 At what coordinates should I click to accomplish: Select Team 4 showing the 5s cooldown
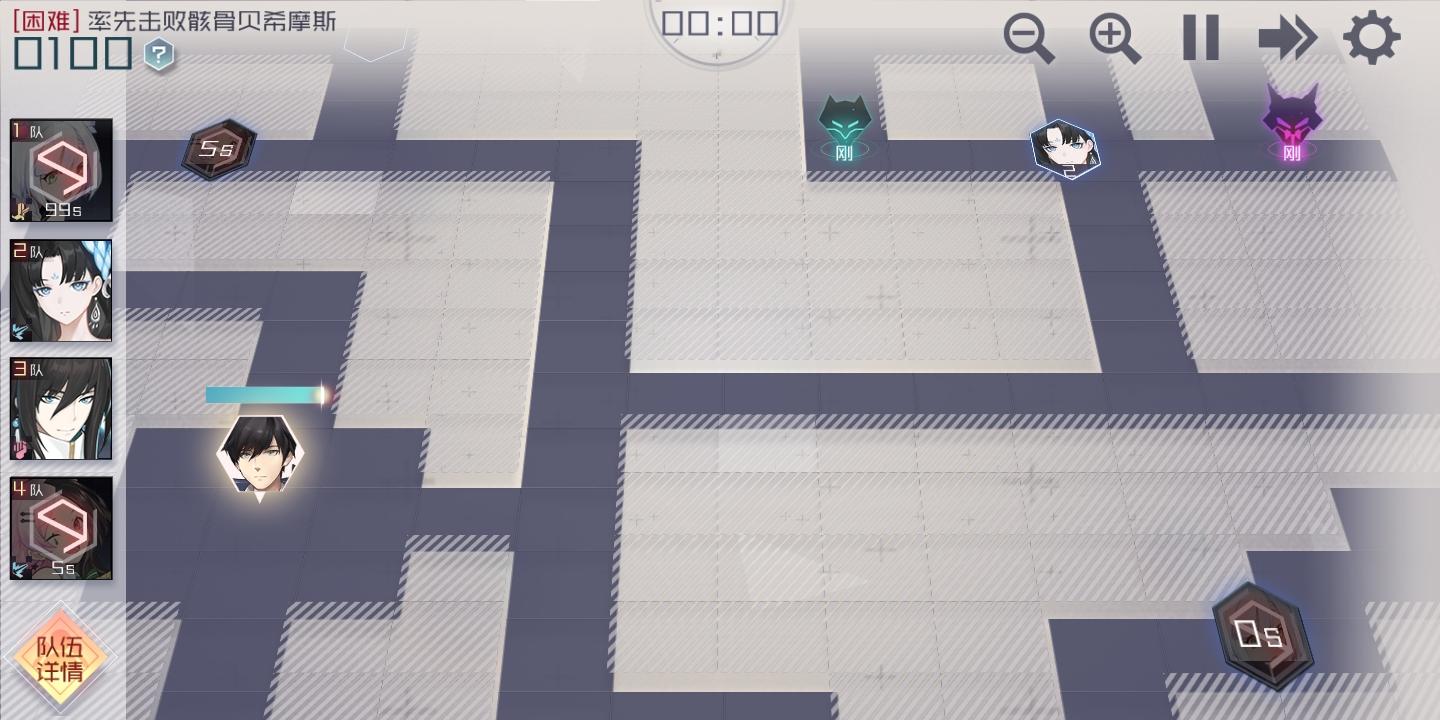[x=60, y=527]
